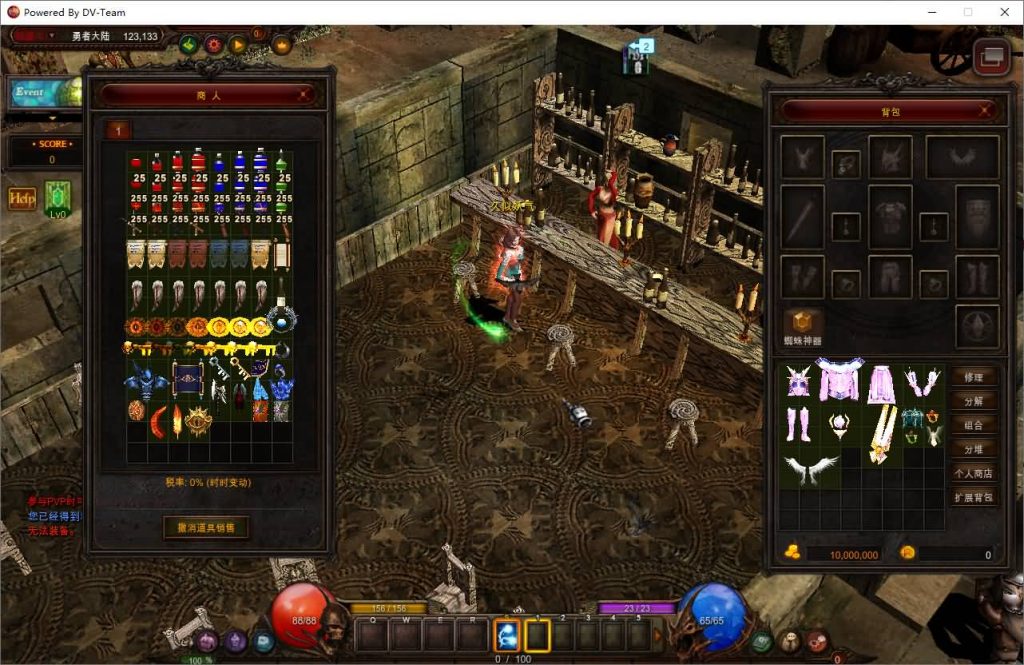The width and height of the screenshot is (1024, 665).
Task: Select the white wings in the backpack
Action: click(810, 468)
